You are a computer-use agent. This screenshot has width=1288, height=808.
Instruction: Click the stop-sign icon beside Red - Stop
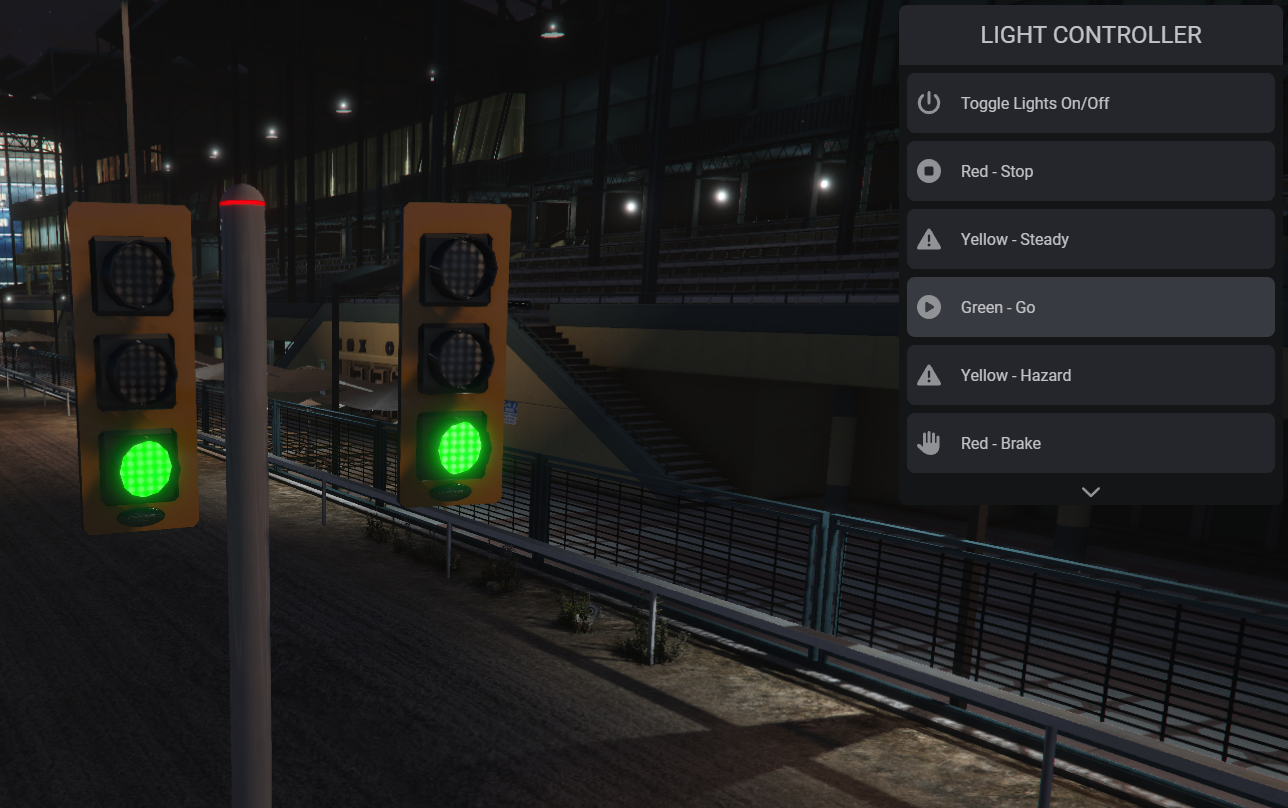tap(928, 171)
